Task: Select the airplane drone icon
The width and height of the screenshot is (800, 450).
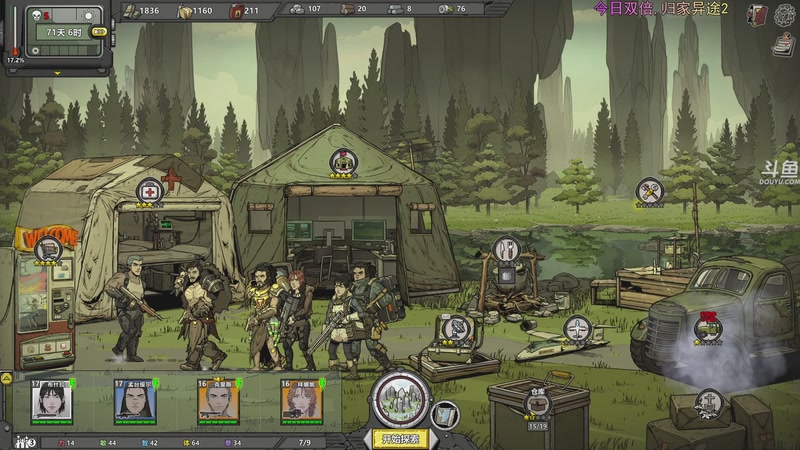Action: pos(577,327)
